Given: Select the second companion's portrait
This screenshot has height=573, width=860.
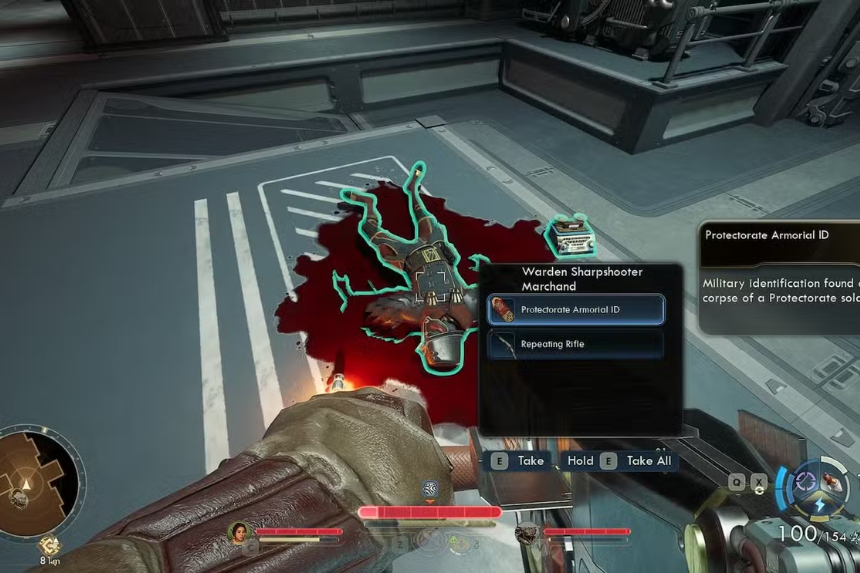Looking at the screenshot, I should (527, 533).
